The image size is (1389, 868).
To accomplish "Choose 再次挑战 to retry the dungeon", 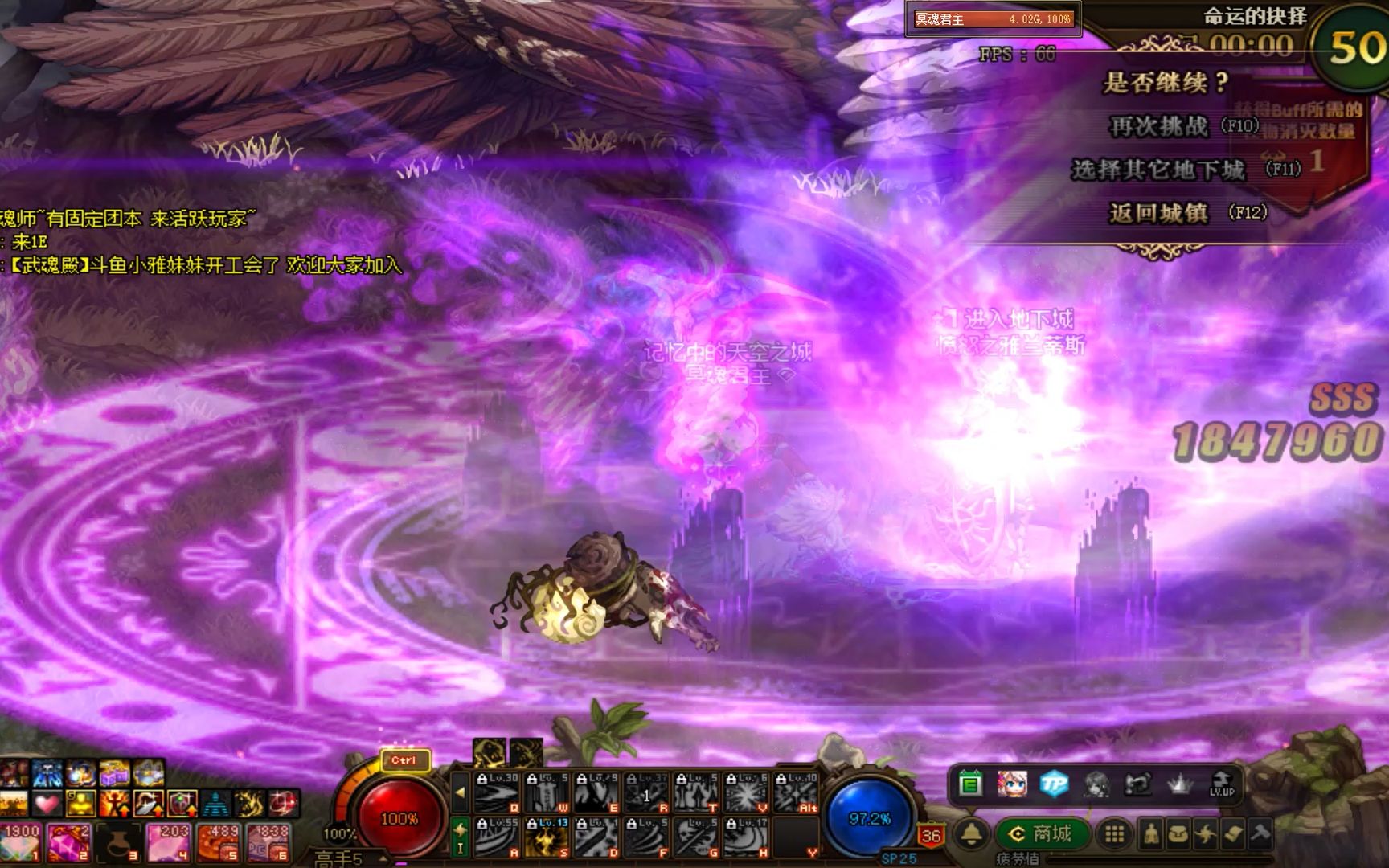I will 1158,126.
